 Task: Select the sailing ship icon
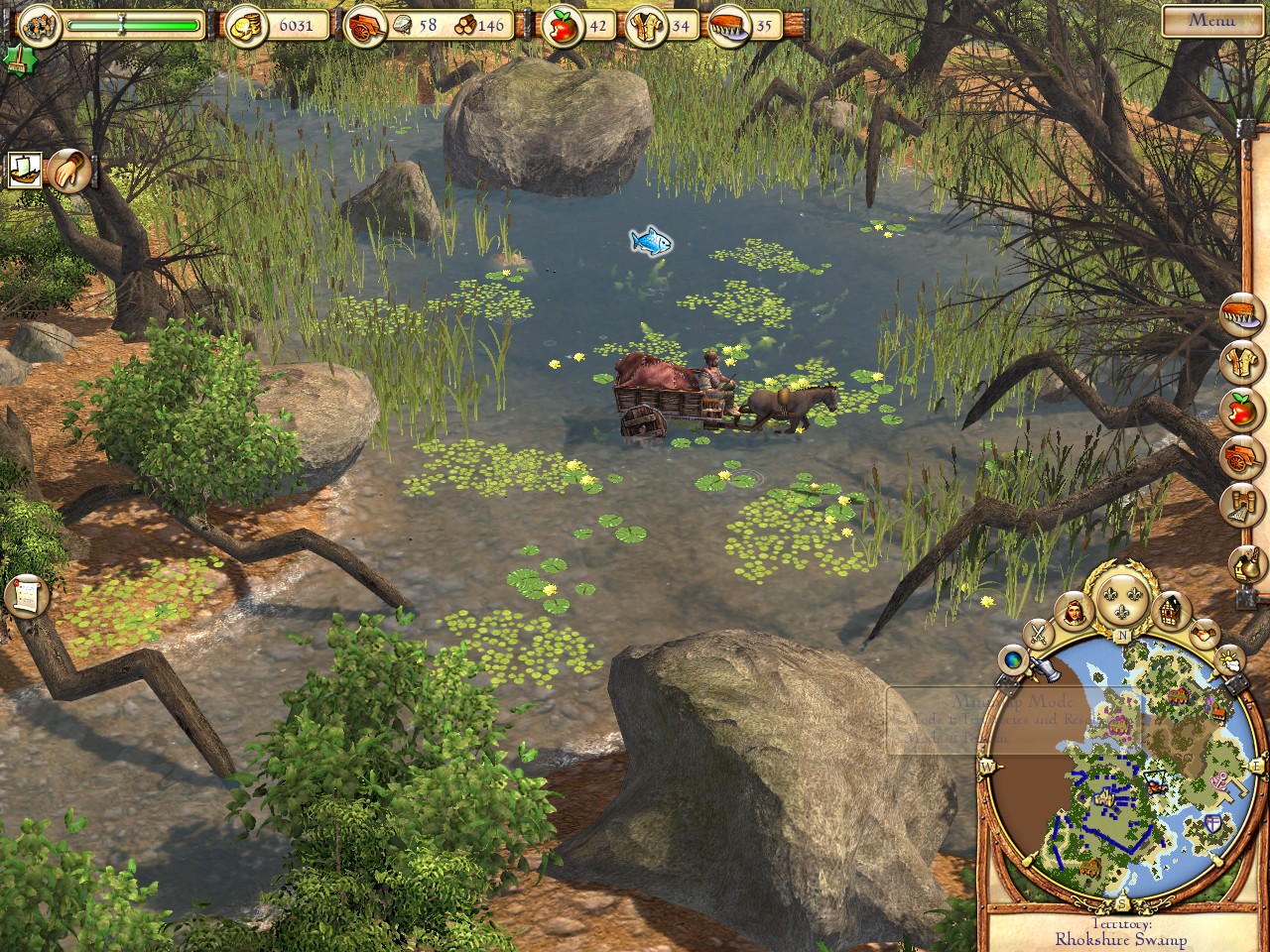[x=25, y=170]
